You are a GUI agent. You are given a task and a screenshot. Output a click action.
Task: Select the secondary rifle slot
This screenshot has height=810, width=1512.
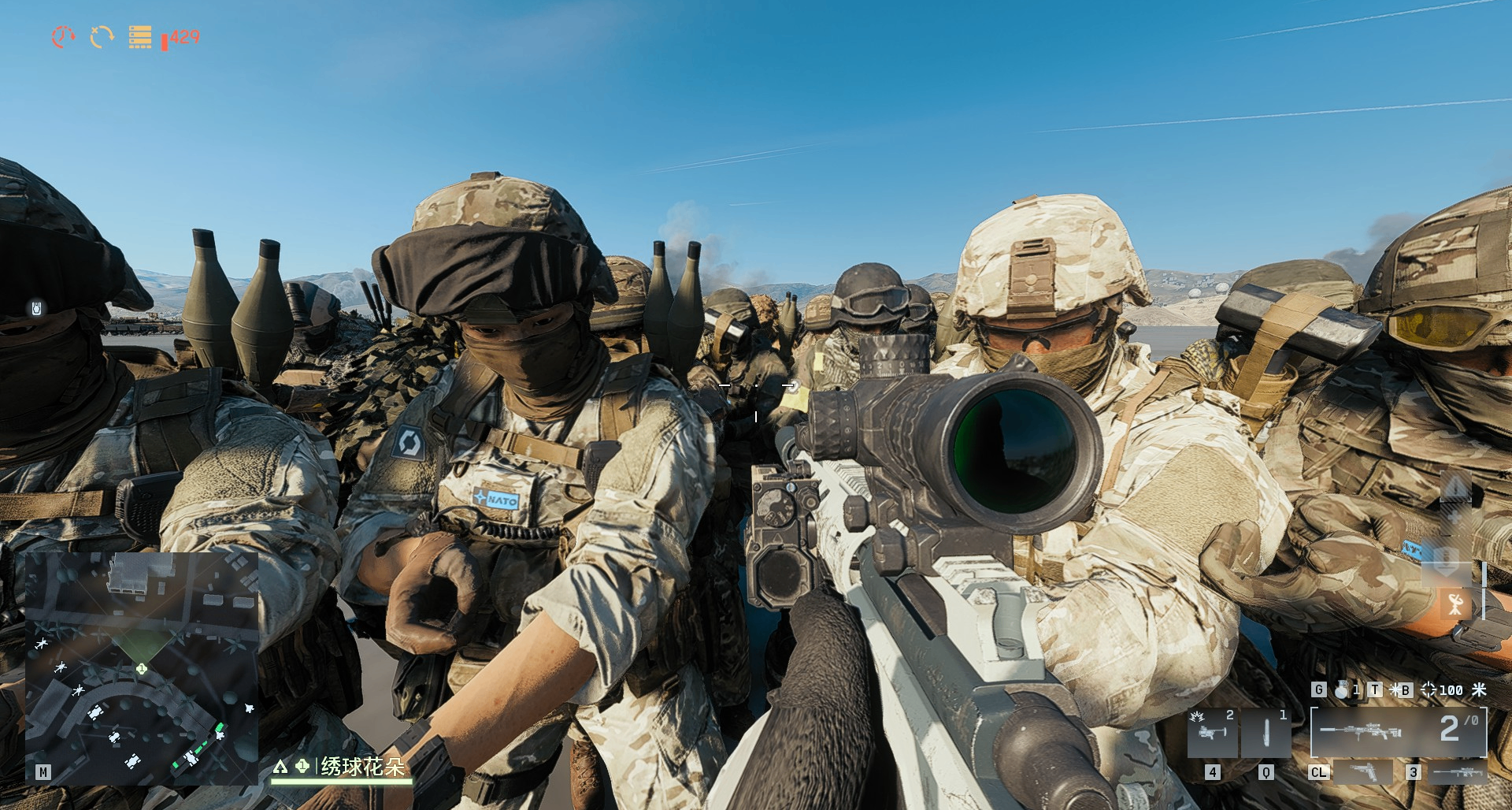[1458, 772]
